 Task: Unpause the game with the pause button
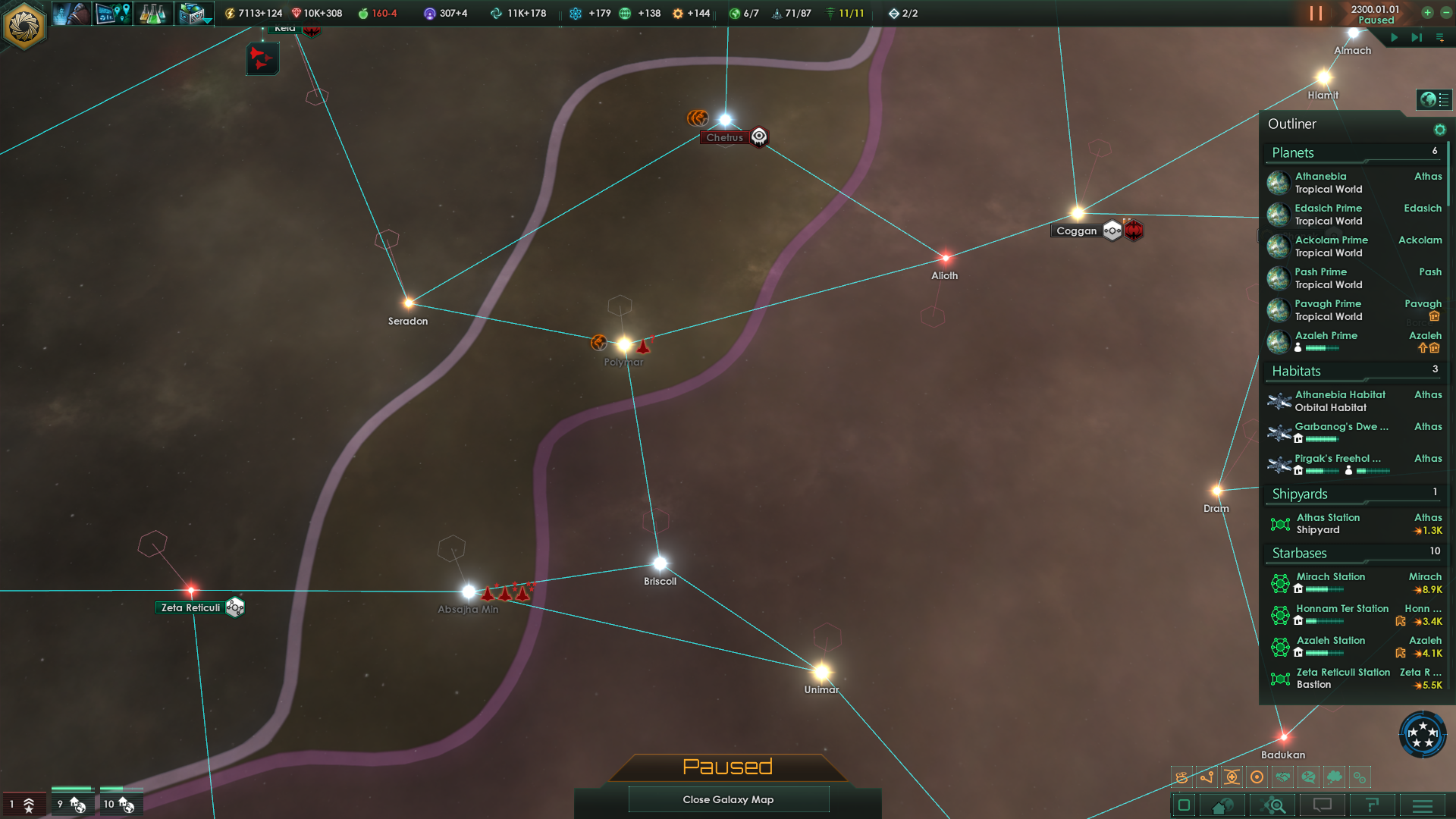[x=1316, y=13]
